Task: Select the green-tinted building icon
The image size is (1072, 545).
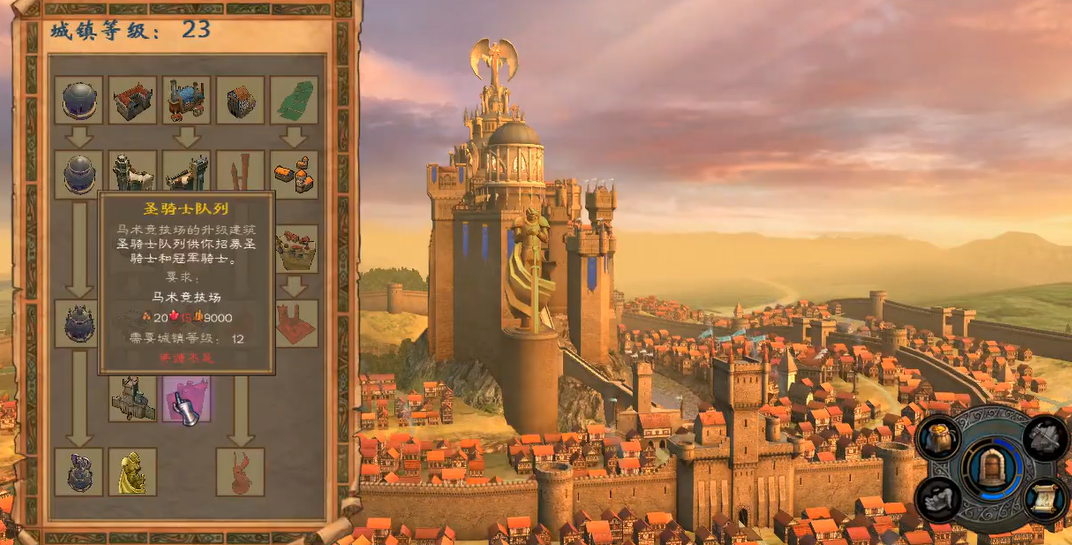Action: [x=294, y=100]
